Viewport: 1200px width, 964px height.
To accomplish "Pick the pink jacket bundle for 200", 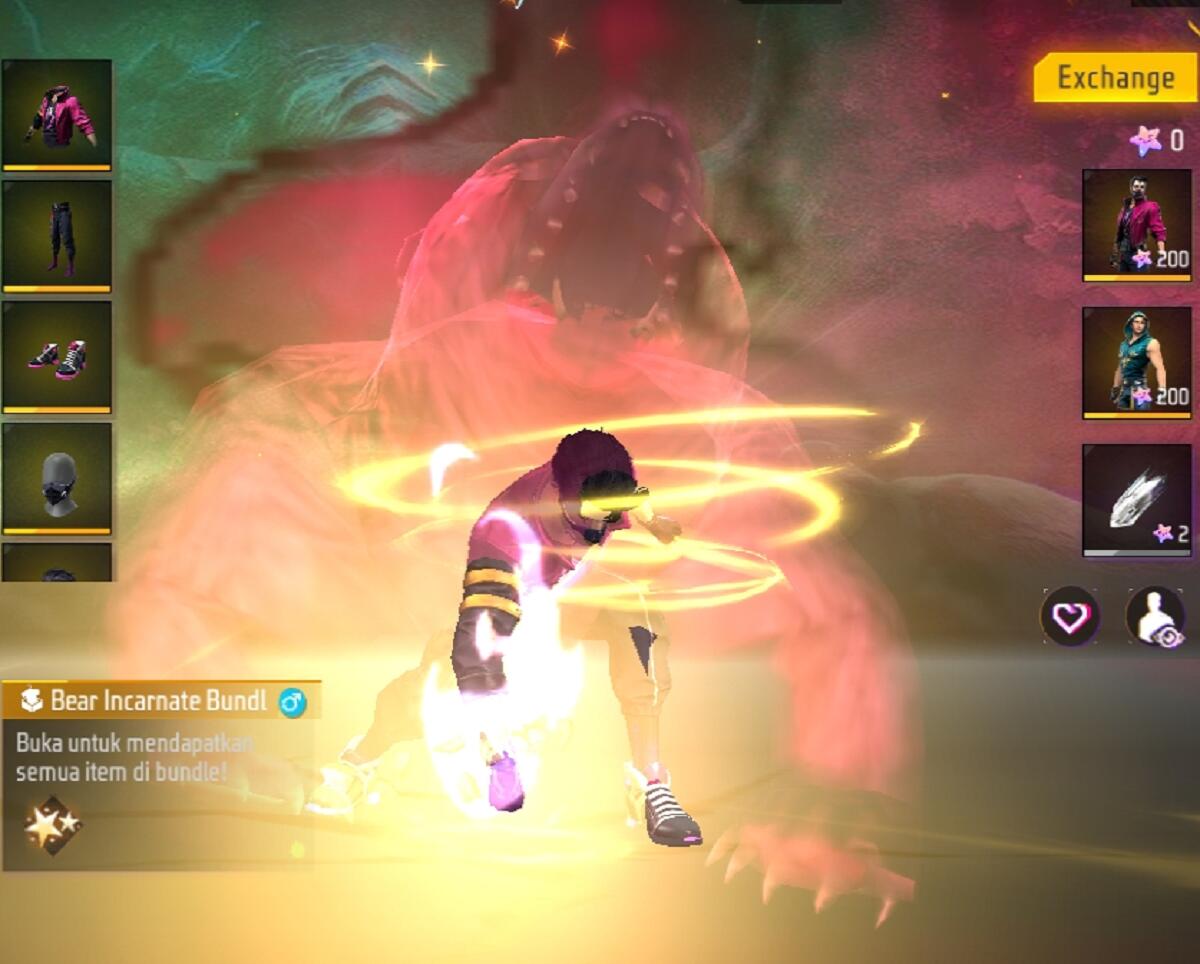I will (1137, 225).
